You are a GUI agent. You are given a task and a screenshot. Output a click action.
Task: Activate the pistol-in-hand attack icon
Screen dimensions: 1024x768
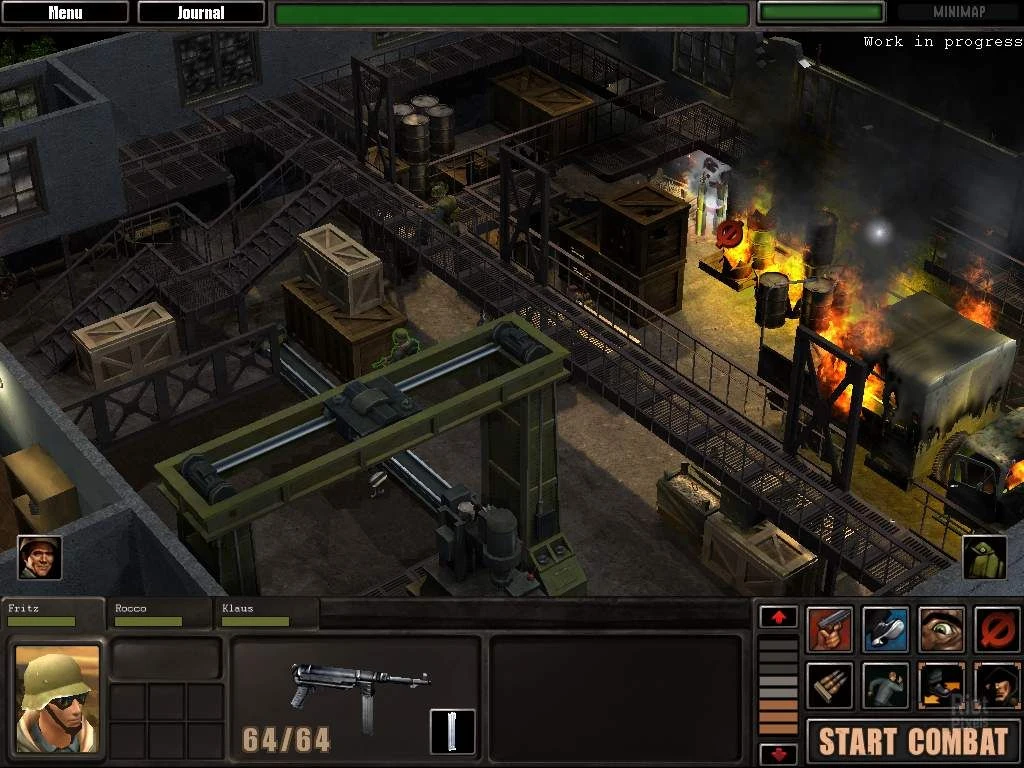coord(830,630)
